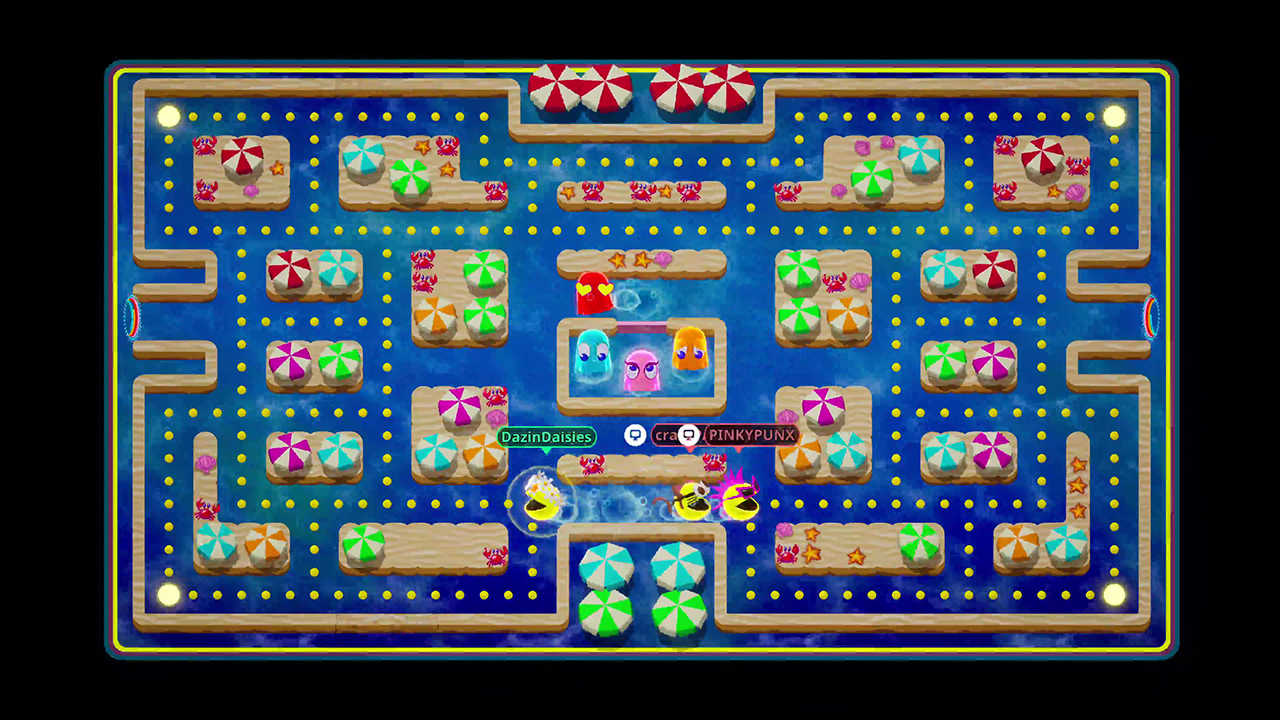
Task: Select the Twitch chat bubble icon beside DazinDaisies
Action: (634, 436)
